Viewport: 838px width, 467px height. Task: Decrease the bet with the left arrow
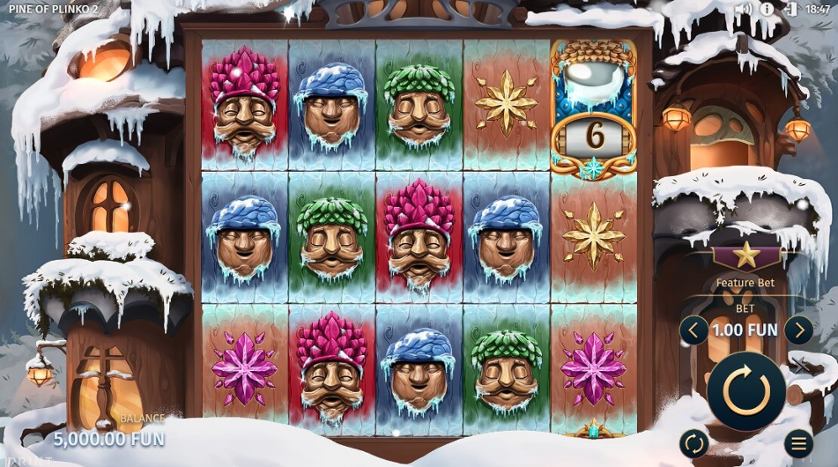tap(693, 329)
